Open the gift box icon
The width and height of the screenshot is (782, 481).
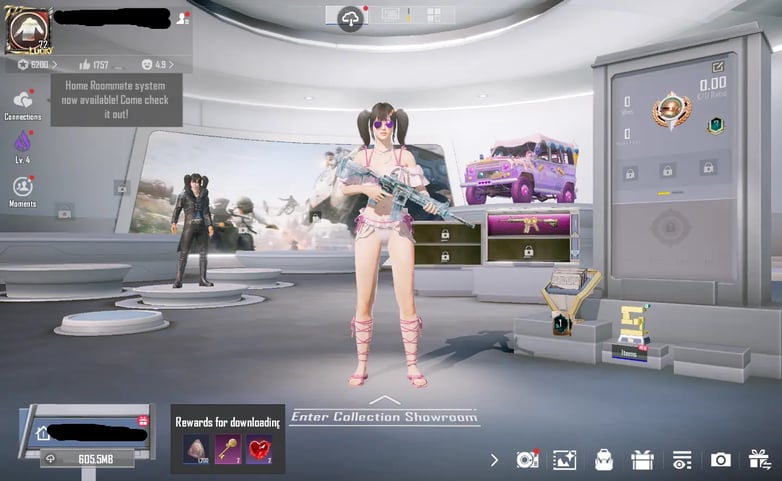coord(642,460)
